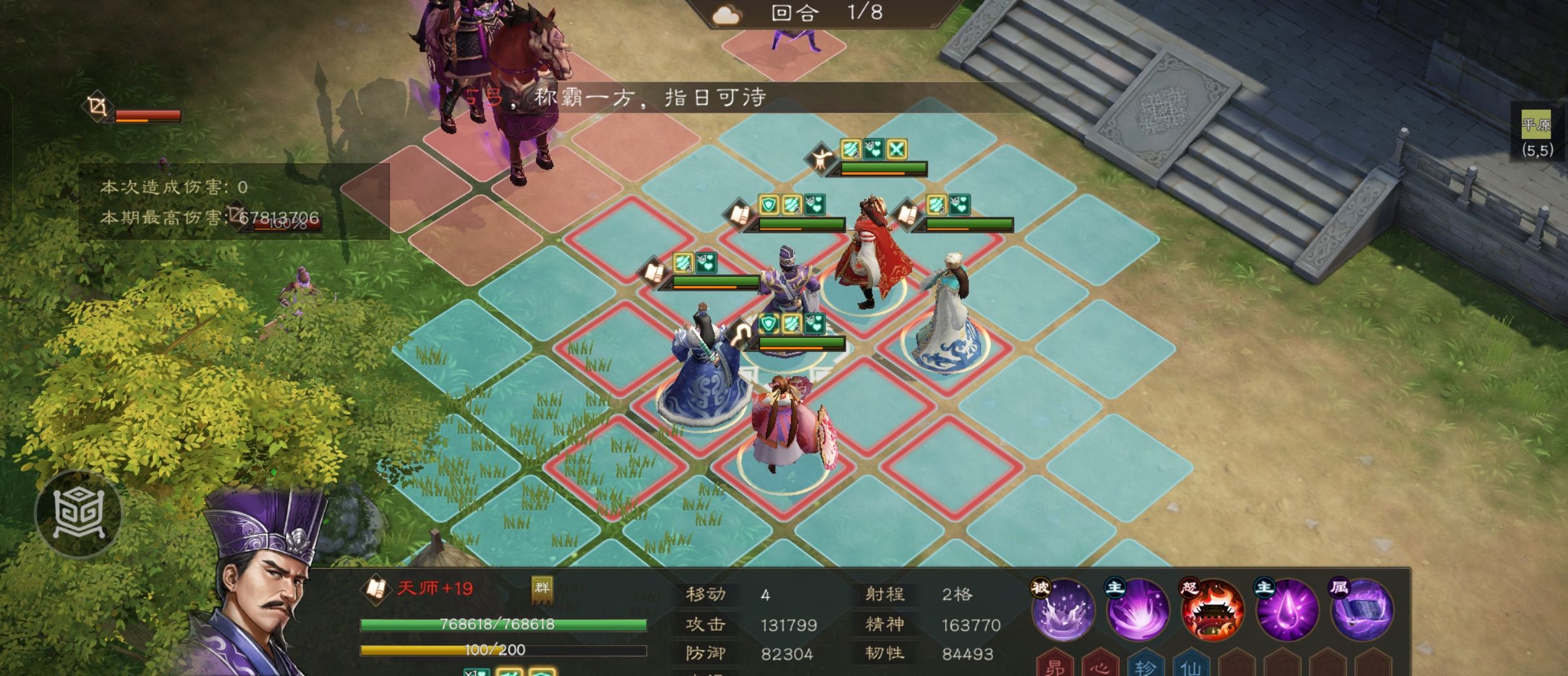This screenshot has height=676, width=1568.
Task: Select the purple droplet 主 active skill
Action: [x=1287, y=614]
